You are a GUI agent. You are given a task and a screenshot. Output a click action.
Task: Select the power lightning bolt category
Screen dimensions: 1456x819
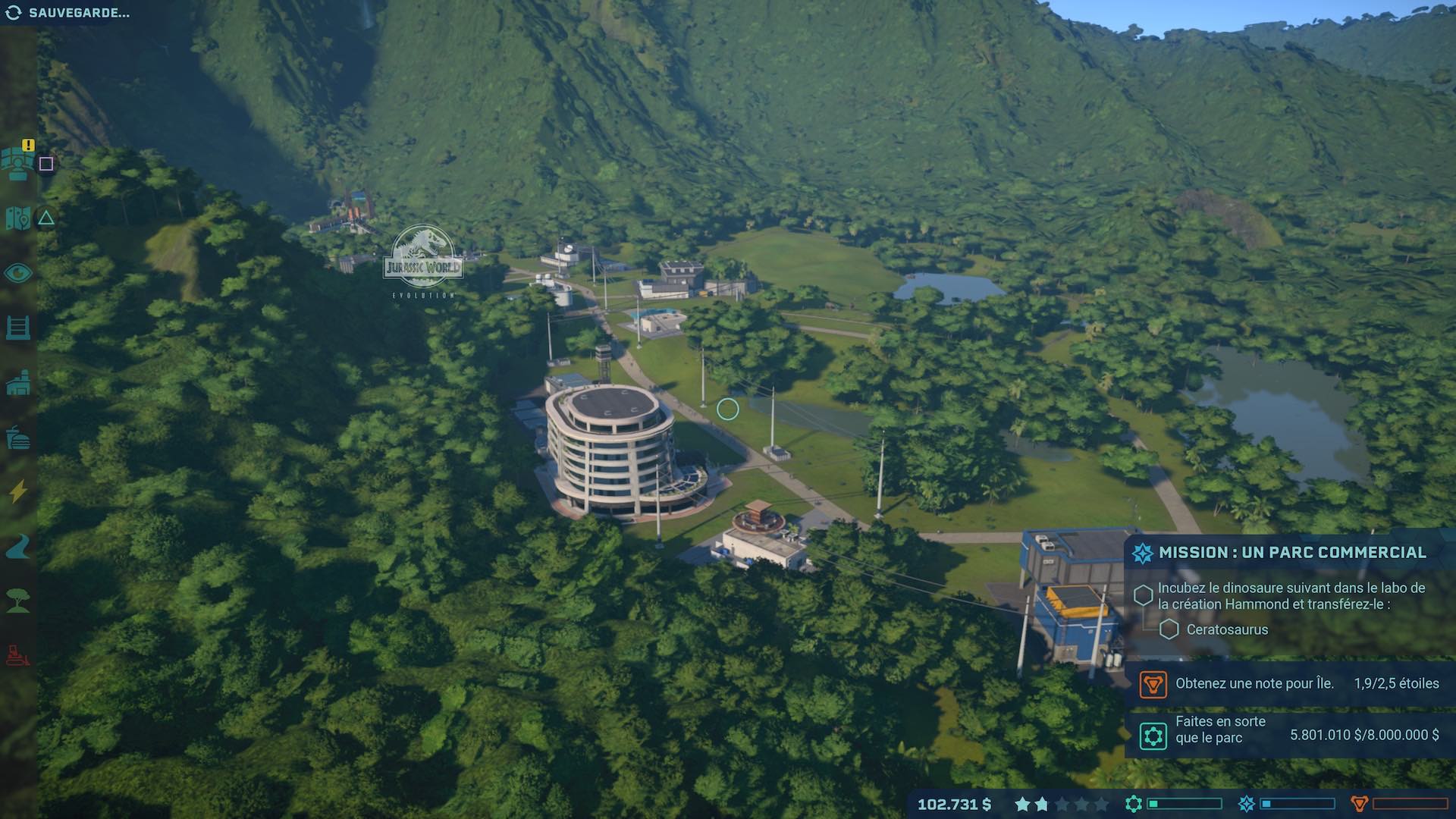(x=18, y=492)
